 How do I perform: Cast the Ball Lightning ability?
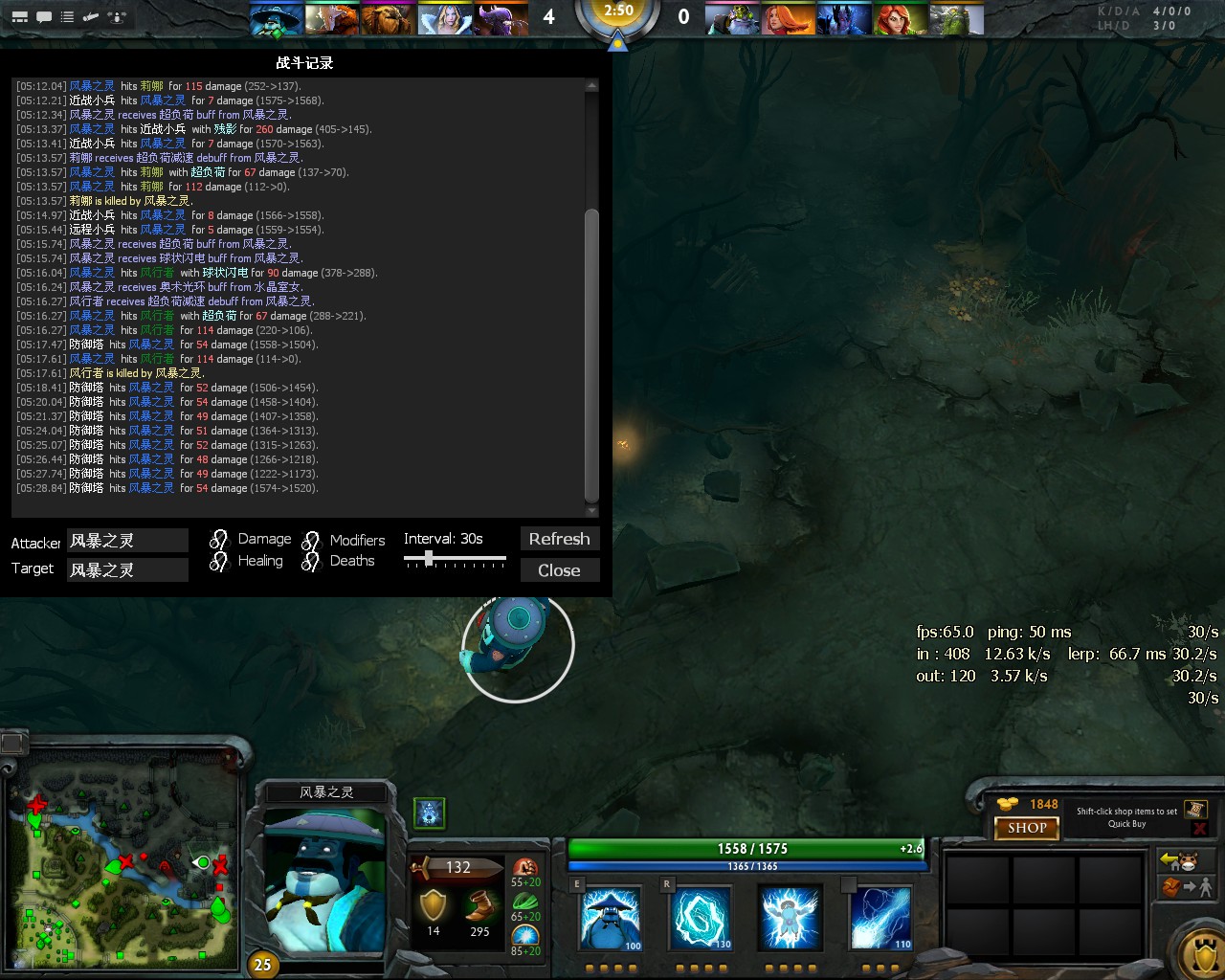(880, 917)
